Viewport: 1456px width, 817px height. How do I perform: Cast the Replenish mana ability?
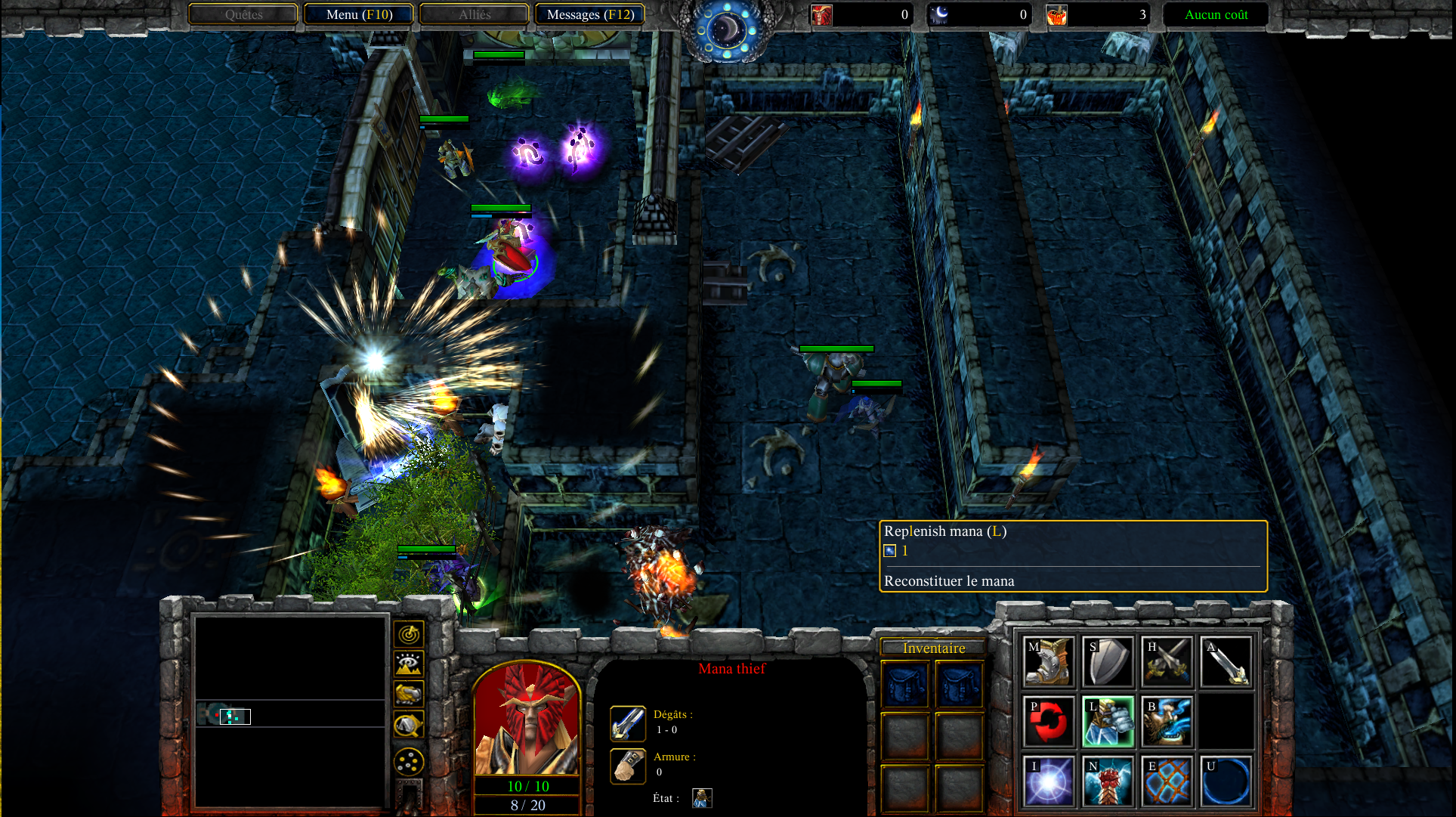(1108, 721)
